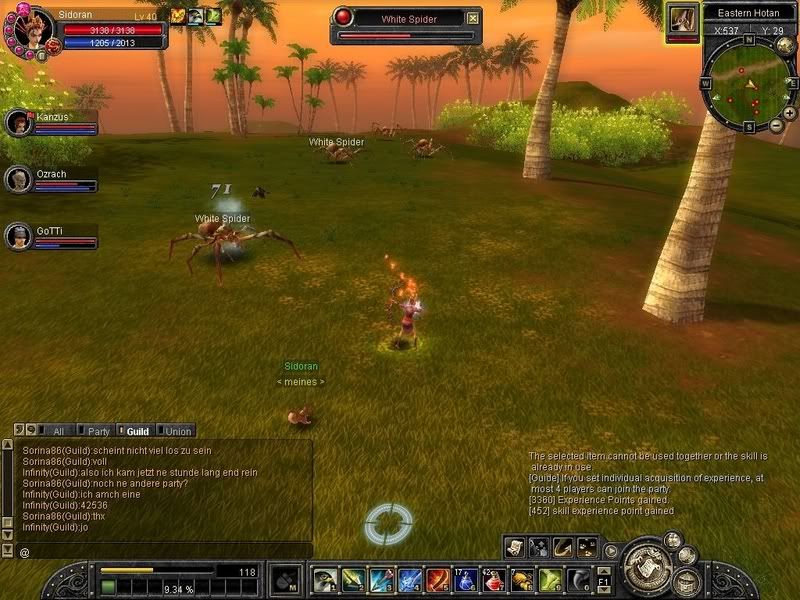Select the Guild chat tab

[136, 431]
